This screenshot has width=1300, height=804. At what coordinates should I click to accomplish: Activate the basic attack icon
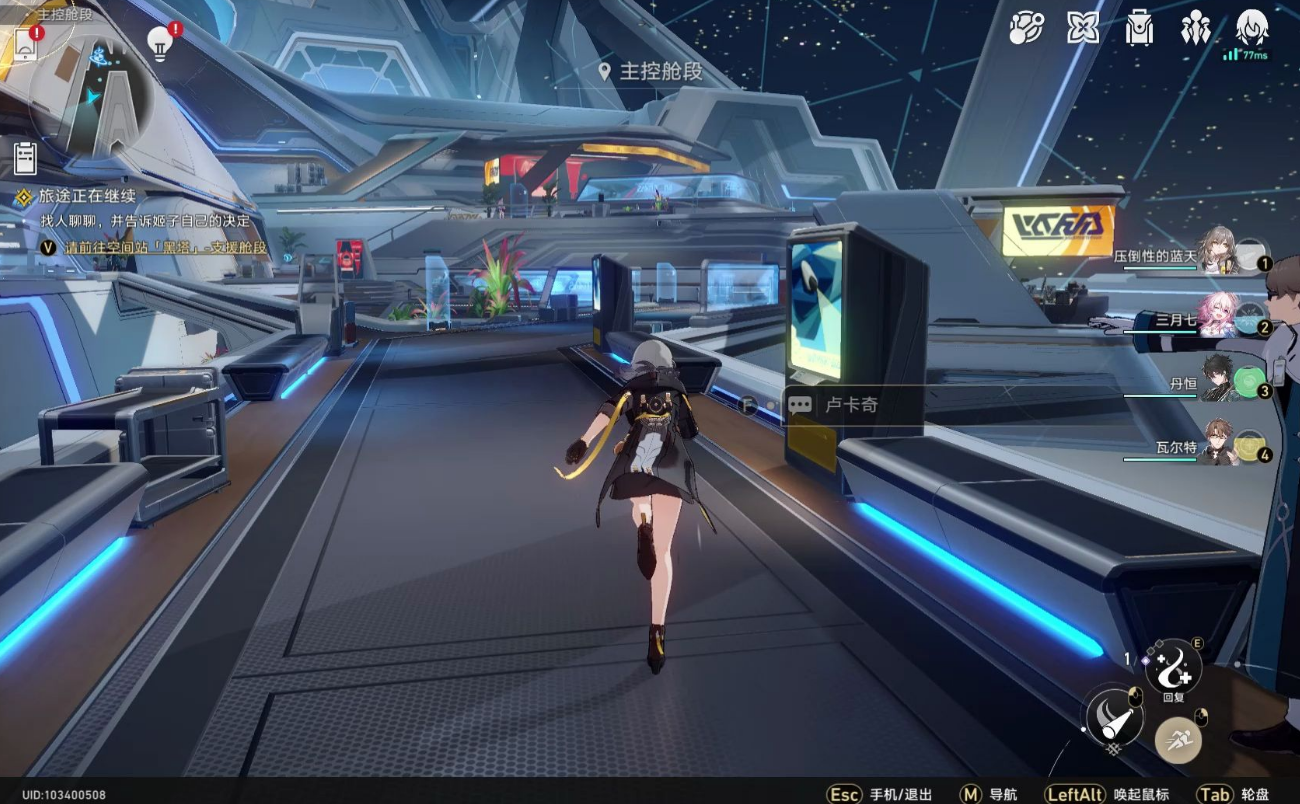[1114, 715]
